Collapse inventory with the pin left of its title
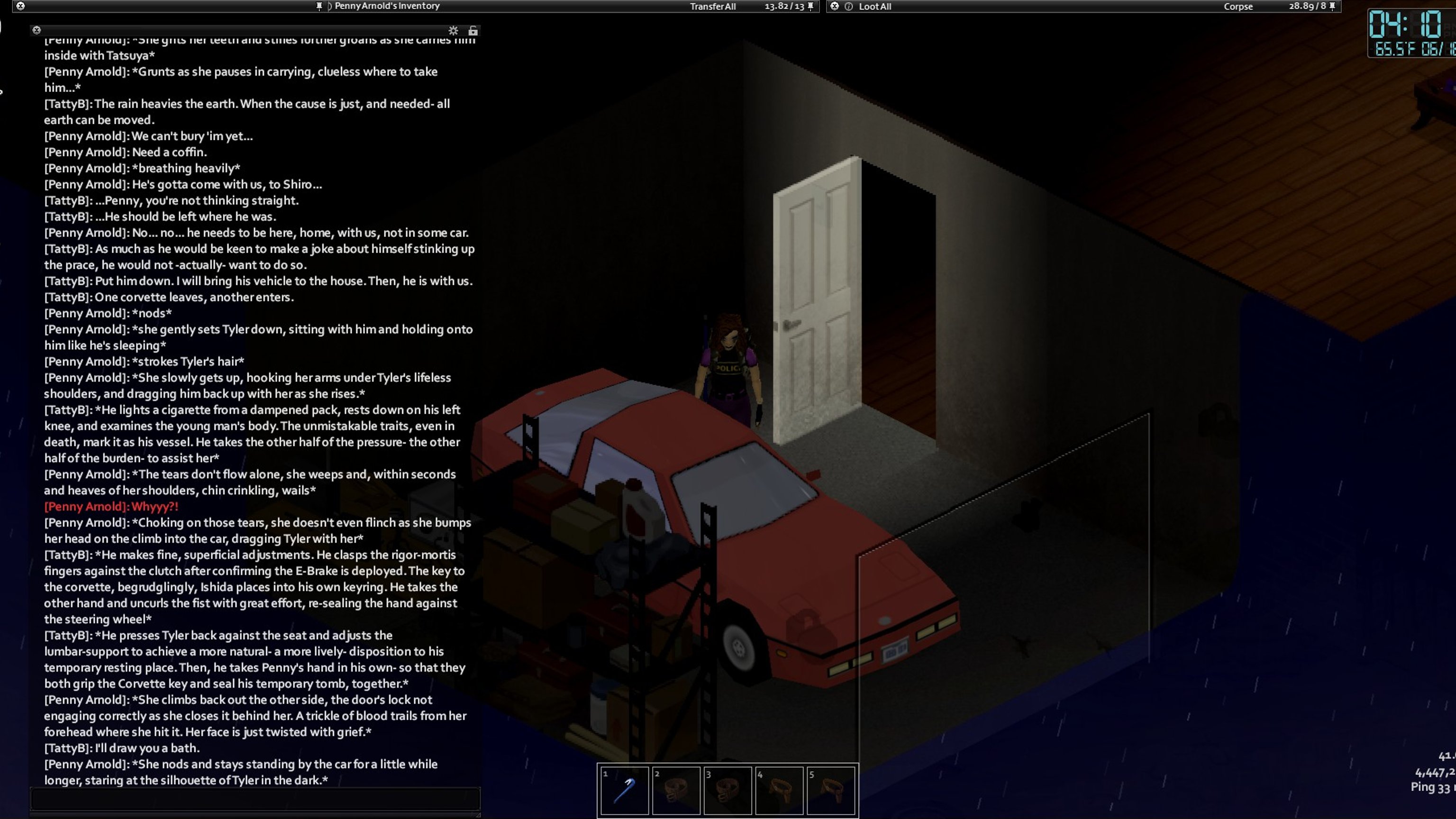The height and width of the screenshot is (819, 1456). pyautogui.click(x=319, y=6)
